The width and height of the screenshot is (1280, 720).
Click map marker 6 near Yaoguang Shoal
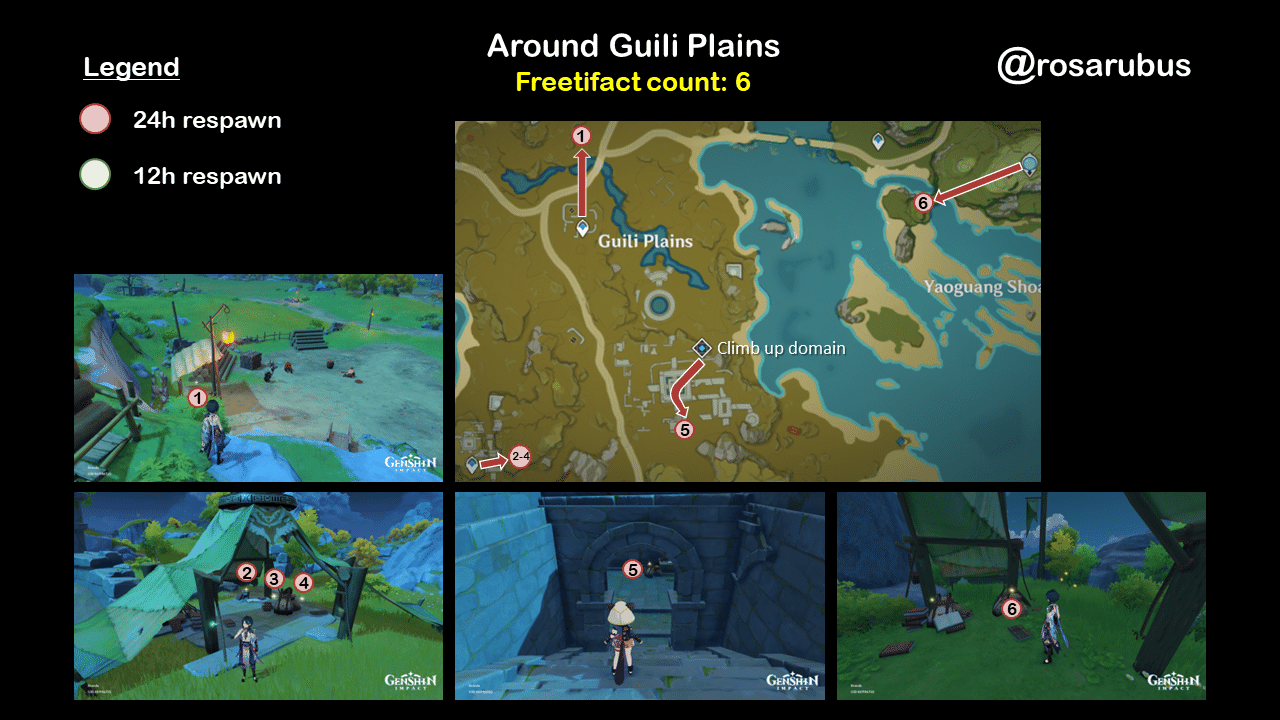[x=922, y=201]
